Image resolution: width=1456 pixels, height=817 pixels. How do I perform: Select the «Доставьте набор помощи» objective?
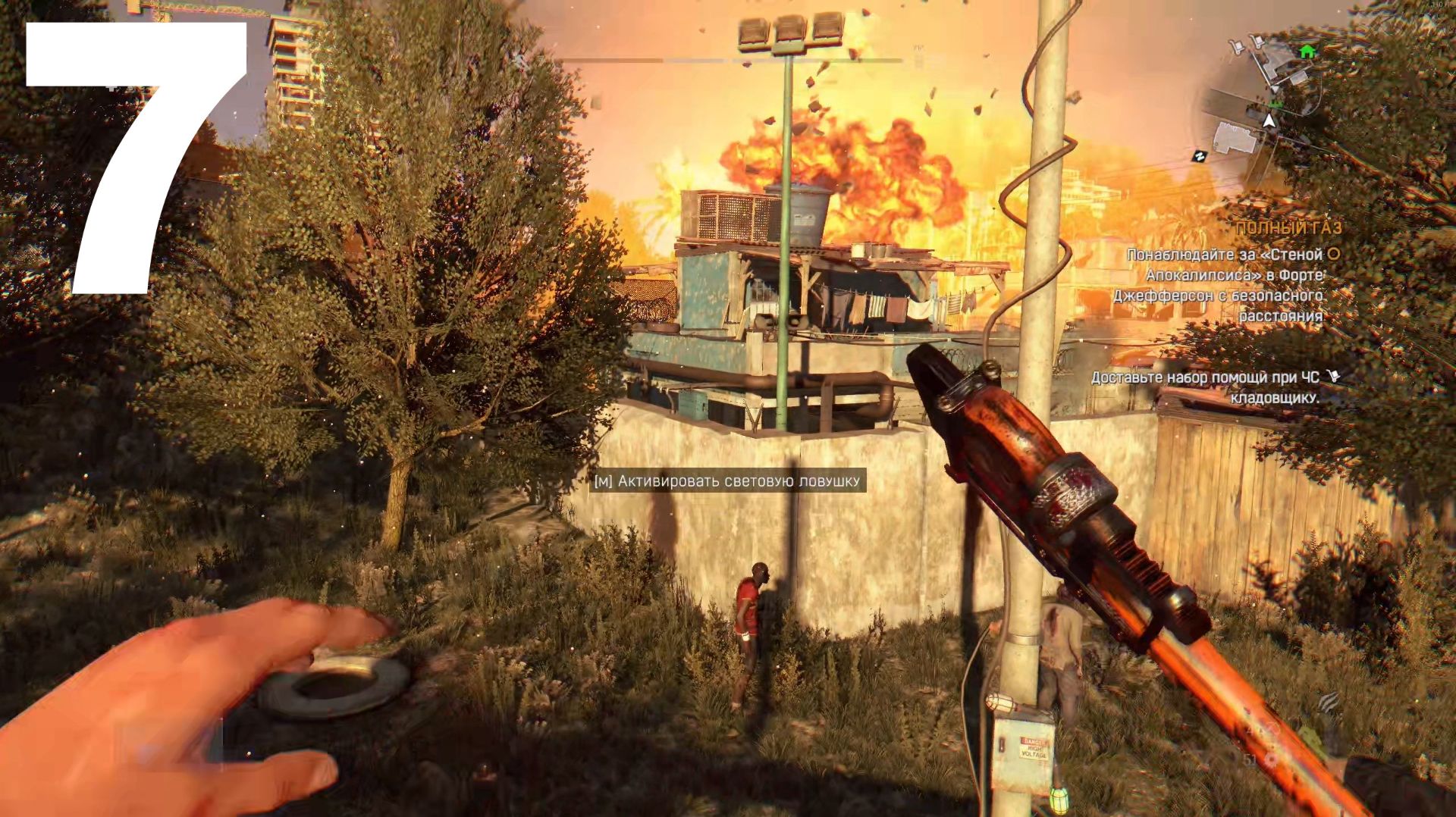(1206, 387)
